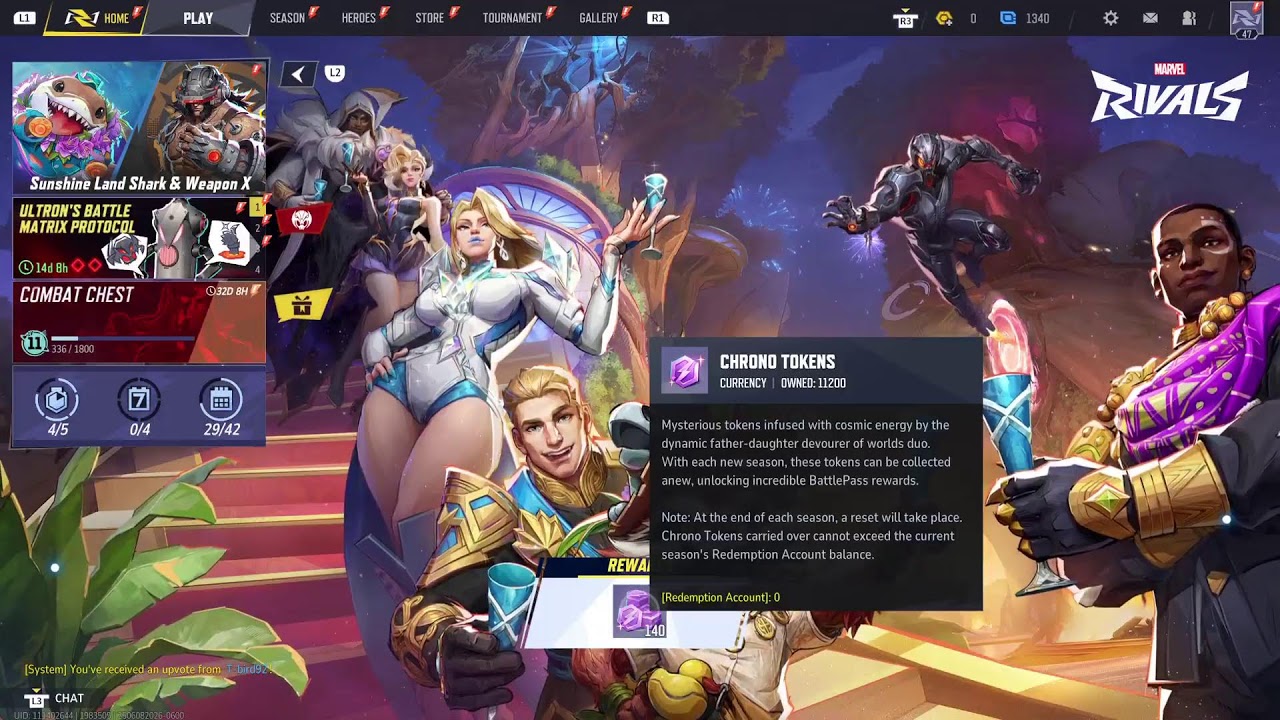View daily missions showing 4/5
This screenshot has height=720, width=1280.
click(x=58, y=408)
